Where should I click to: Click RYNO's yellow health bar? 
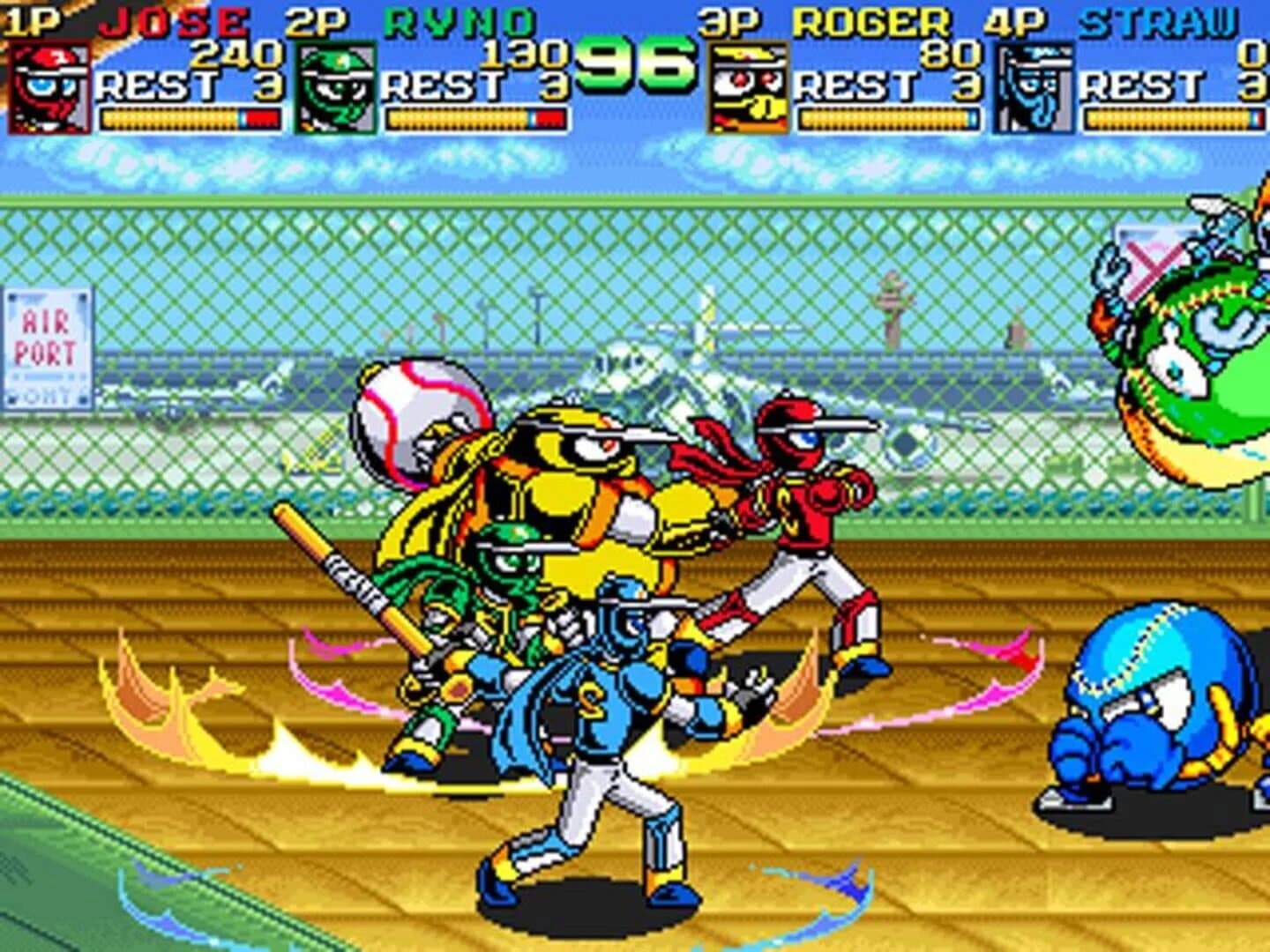(x=459, y=115)
